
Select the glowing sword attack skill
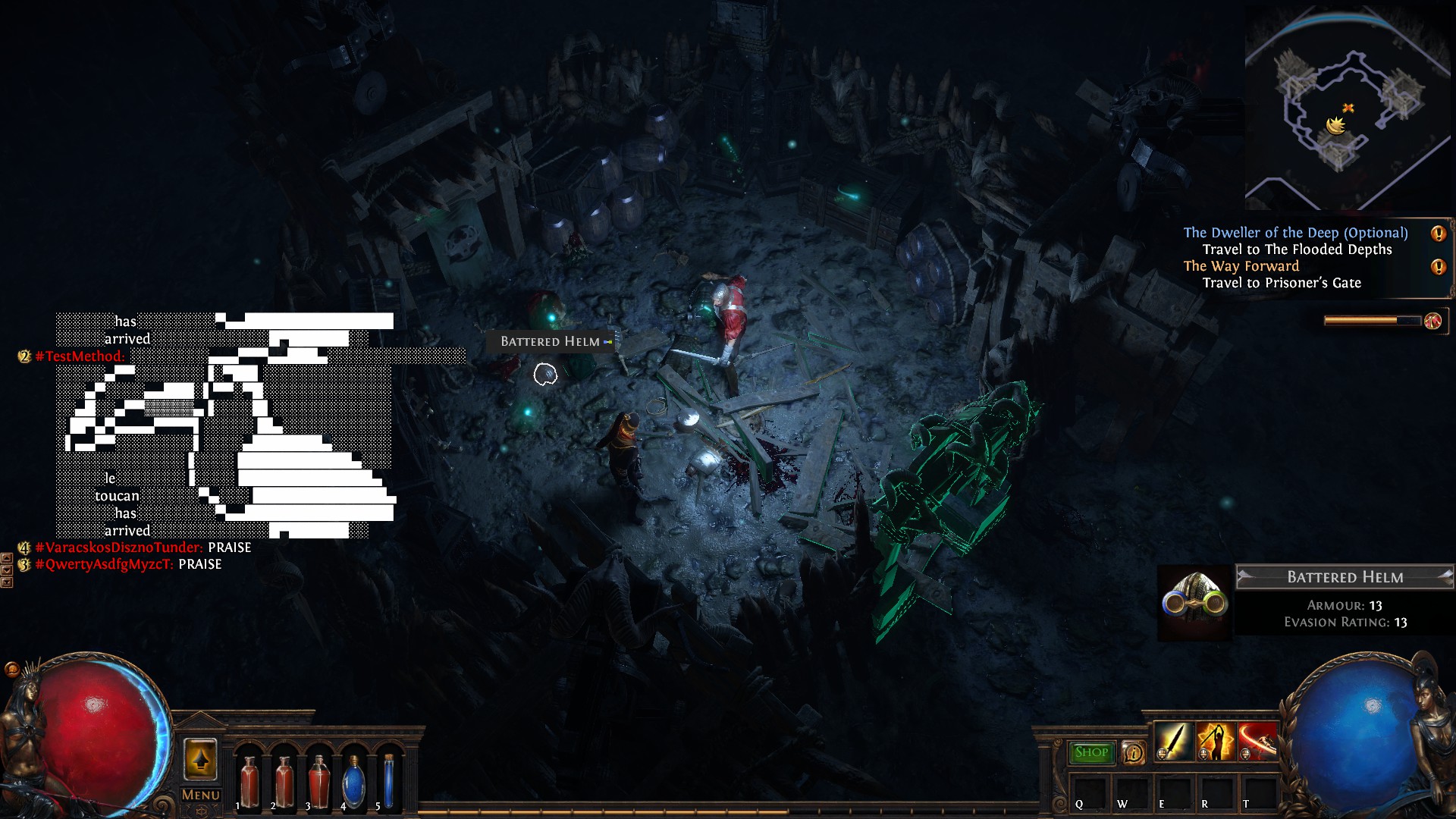1174,742
